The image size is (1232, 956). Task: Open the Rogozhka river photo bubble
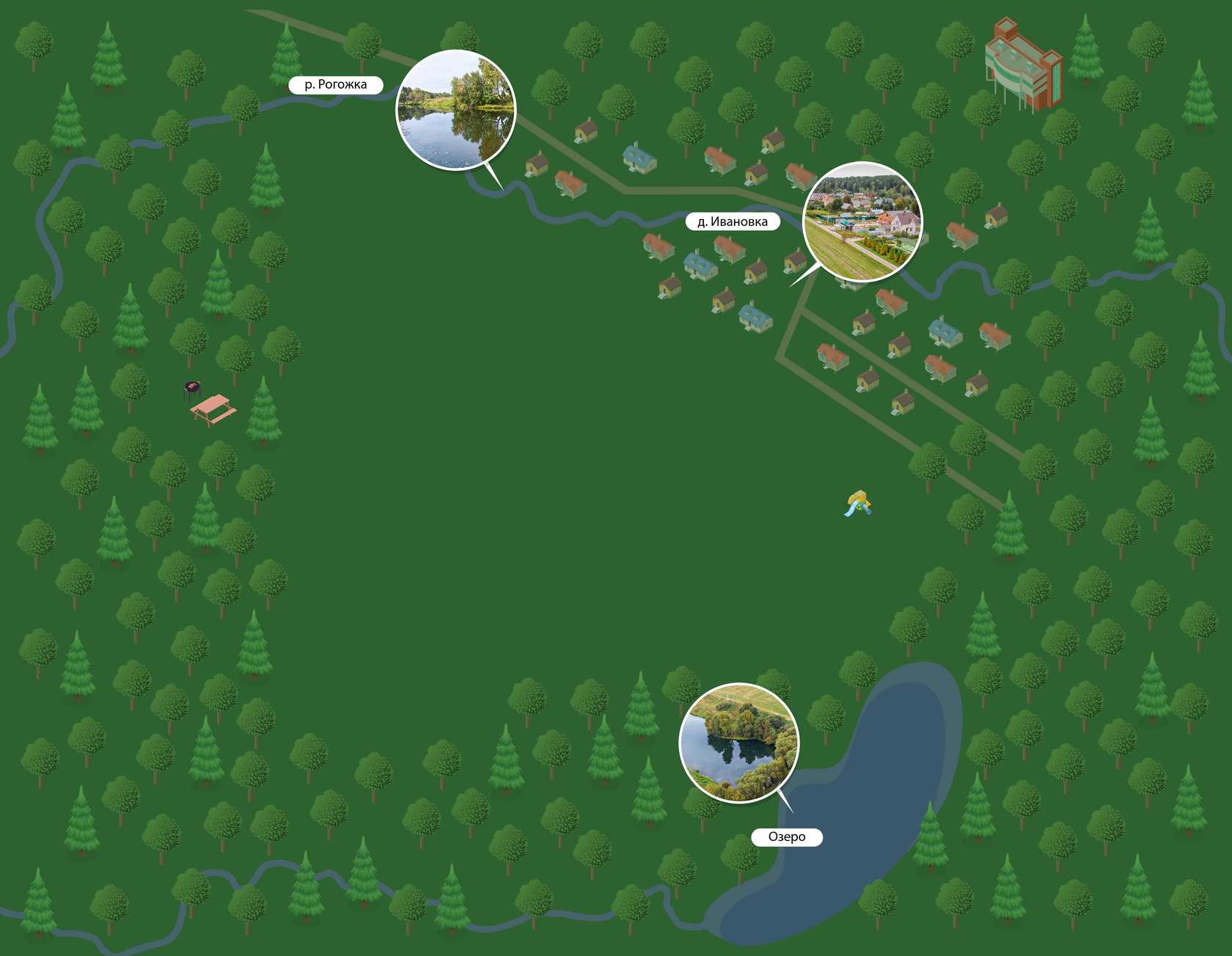455,110
